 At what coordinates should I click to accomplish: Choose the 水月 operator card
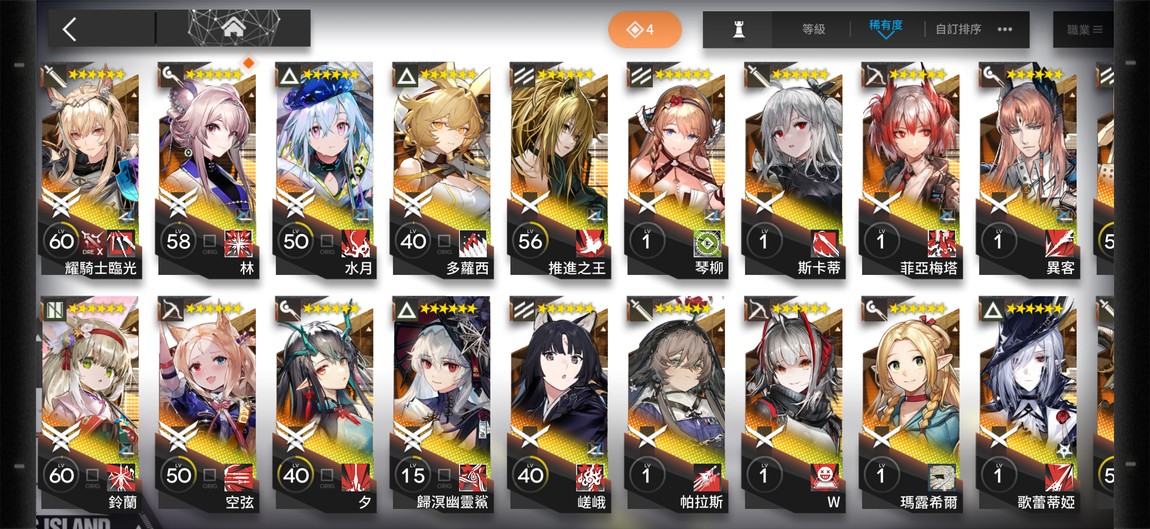point(324,170)
